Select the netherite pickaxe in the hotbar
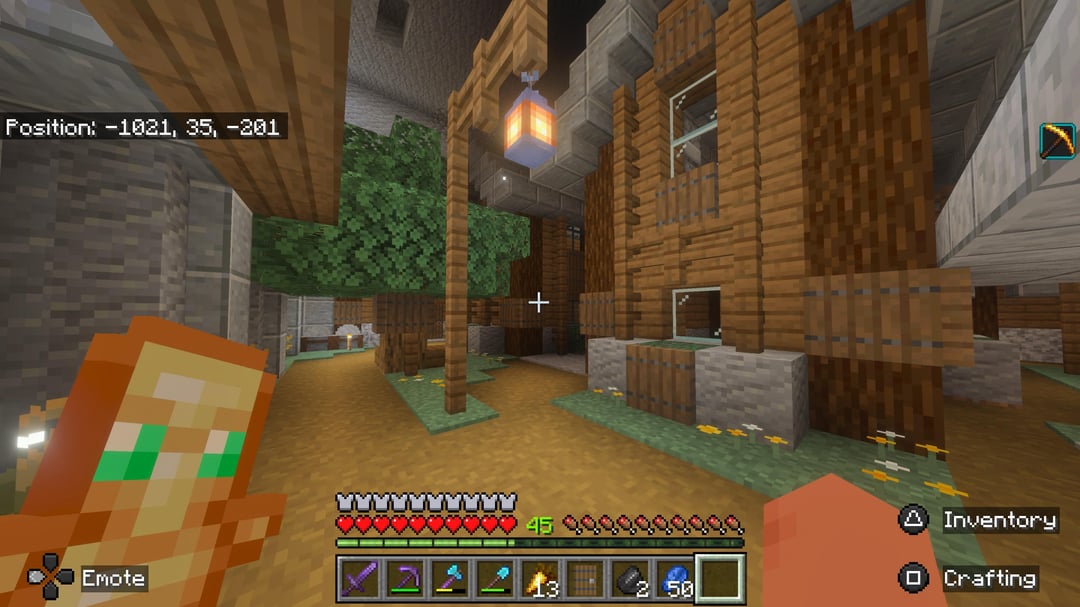This screenshot has height=607, width=1080. [403, 579]
